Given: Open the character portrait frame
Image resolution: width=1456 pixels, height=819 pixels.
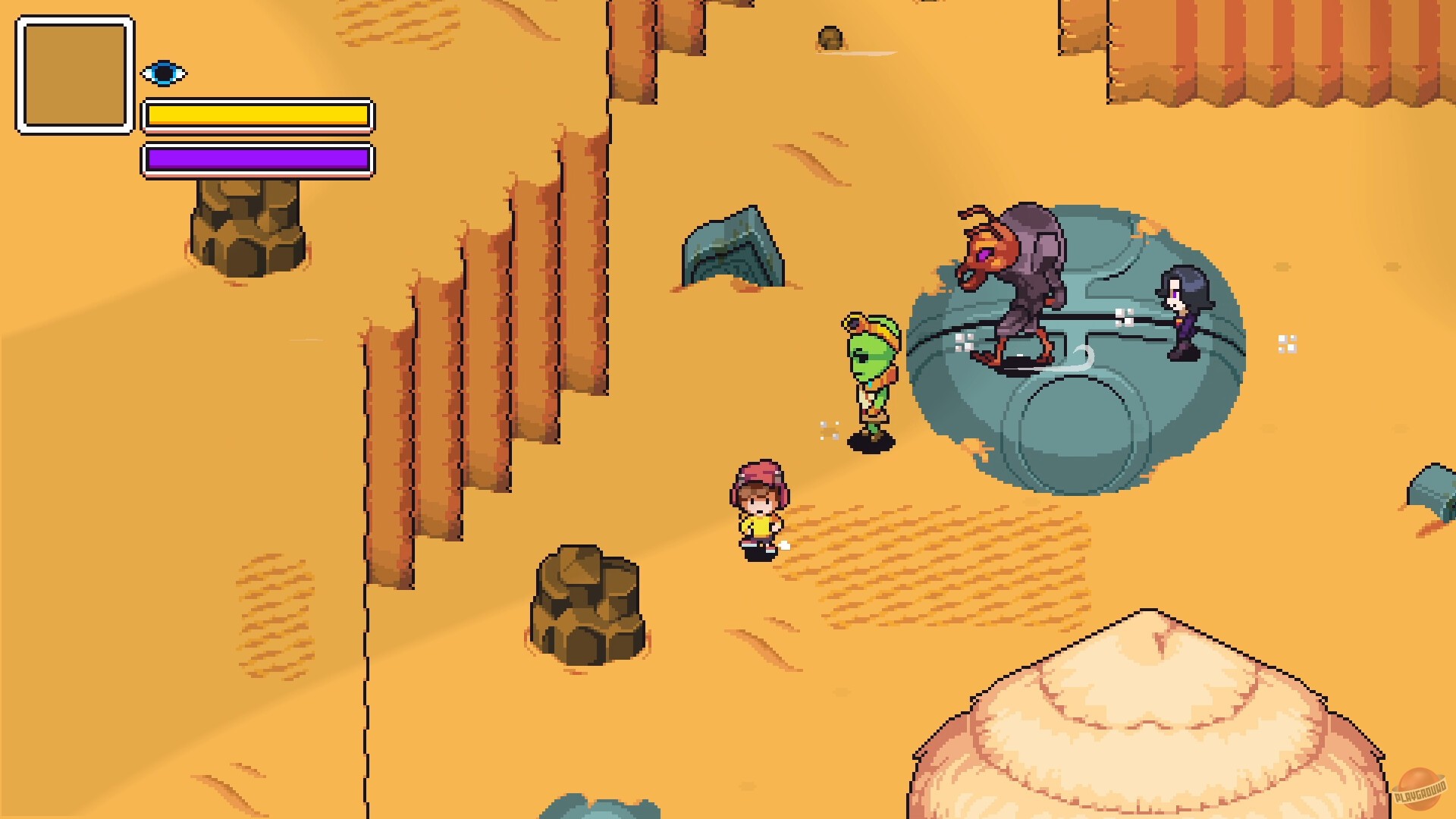Looking at the screenshot, I should (x=73, y=72).
